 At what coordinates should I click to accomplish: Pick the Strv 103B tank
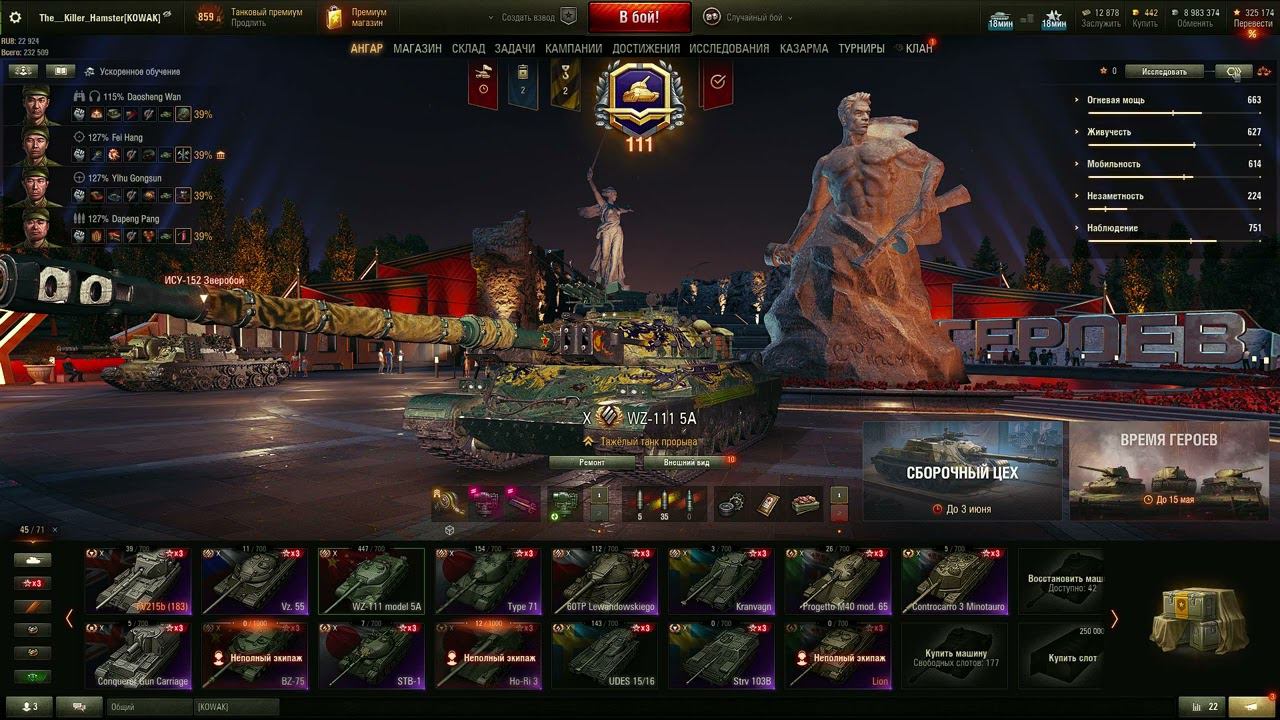(720, 655)
